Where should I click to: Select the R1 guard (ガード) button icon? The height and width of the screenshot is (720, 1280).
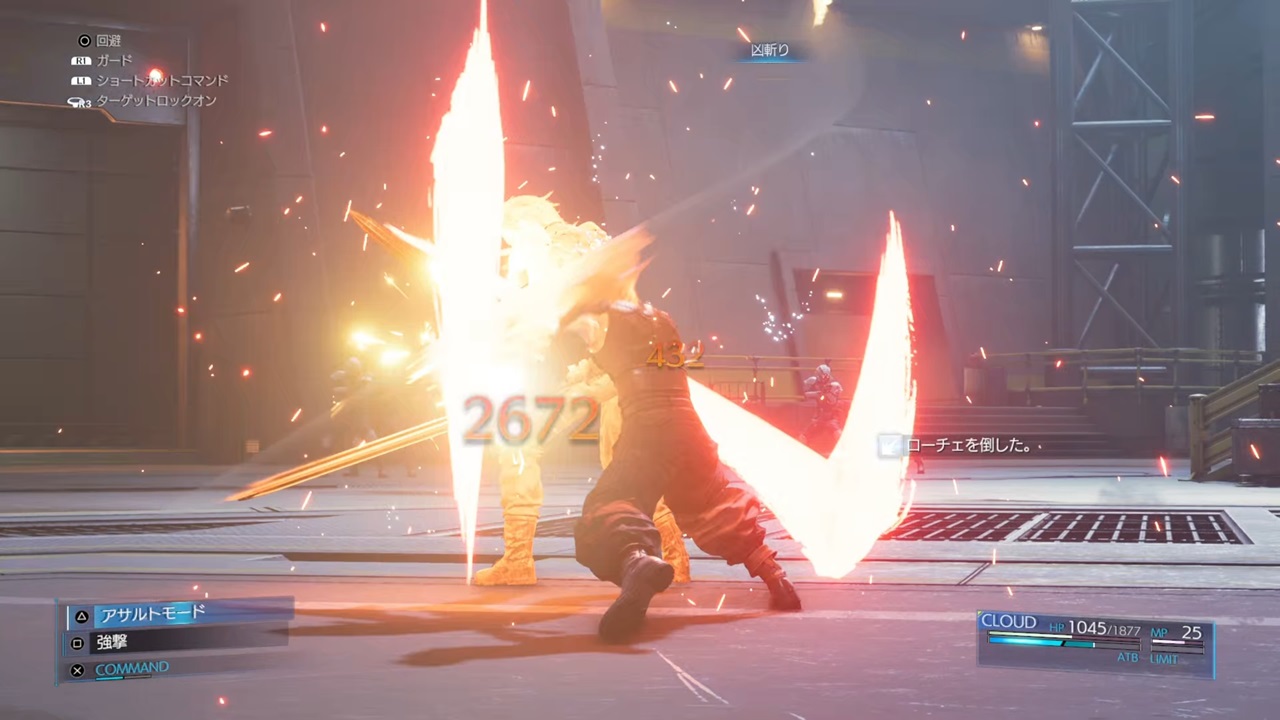(x=81, y=60)
